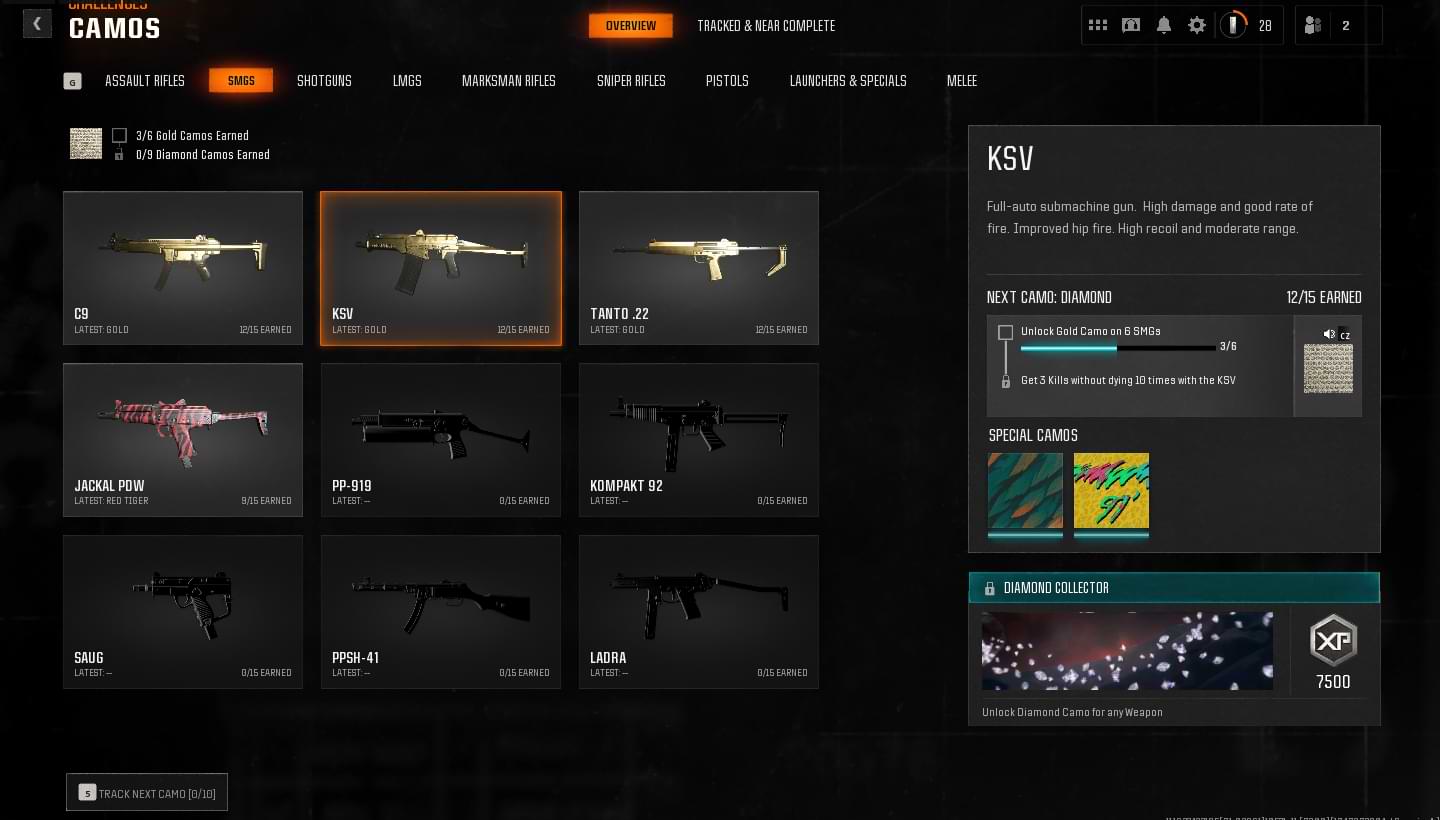The height and width of the screenshot is (820, 1440).
Task: Open the Jackal PDW camo tile
Action: pyautogui.click(x=183, y=440)
